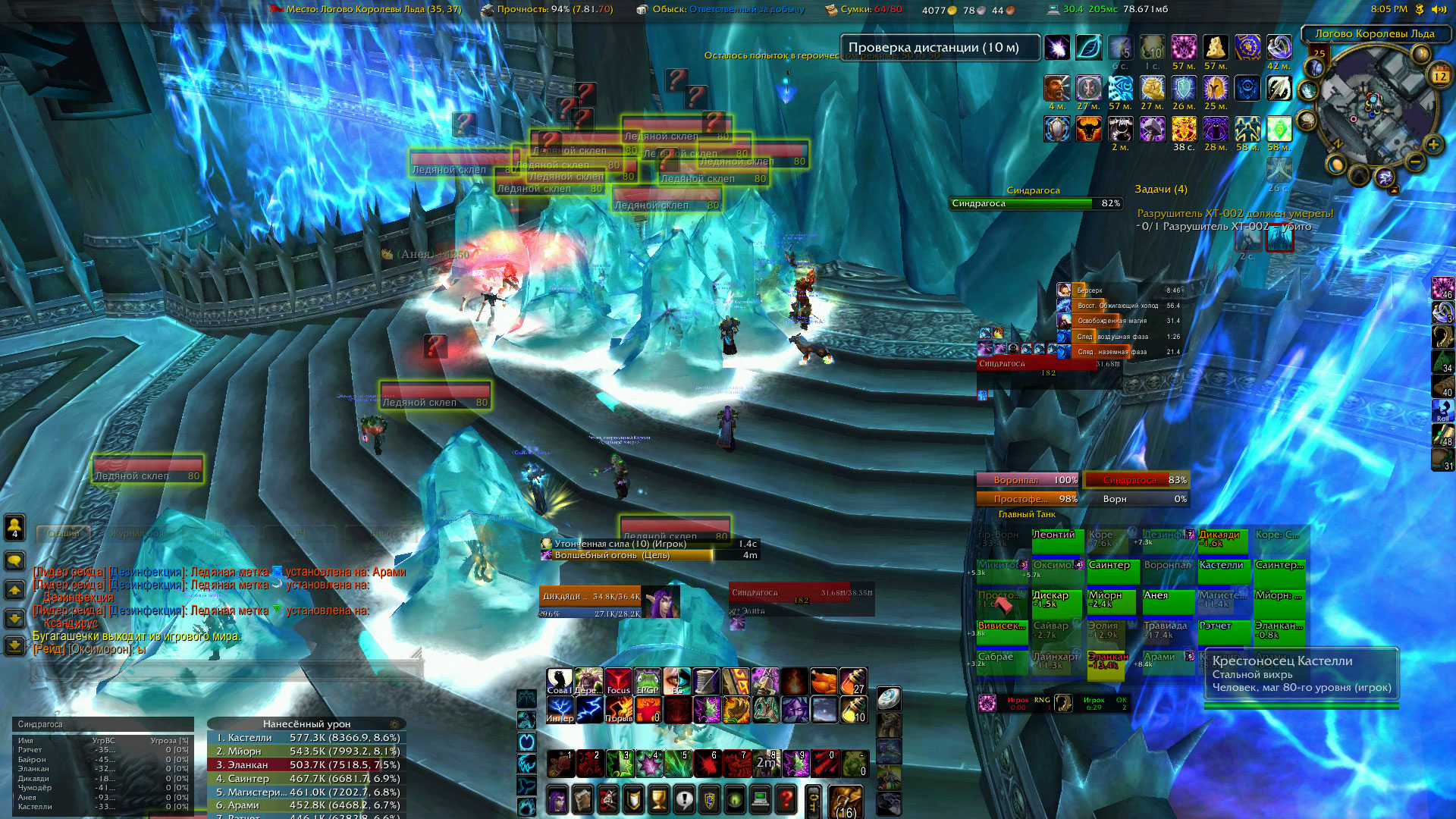
Task: Open the achievements golden goblet button
Action: point(659,799)
